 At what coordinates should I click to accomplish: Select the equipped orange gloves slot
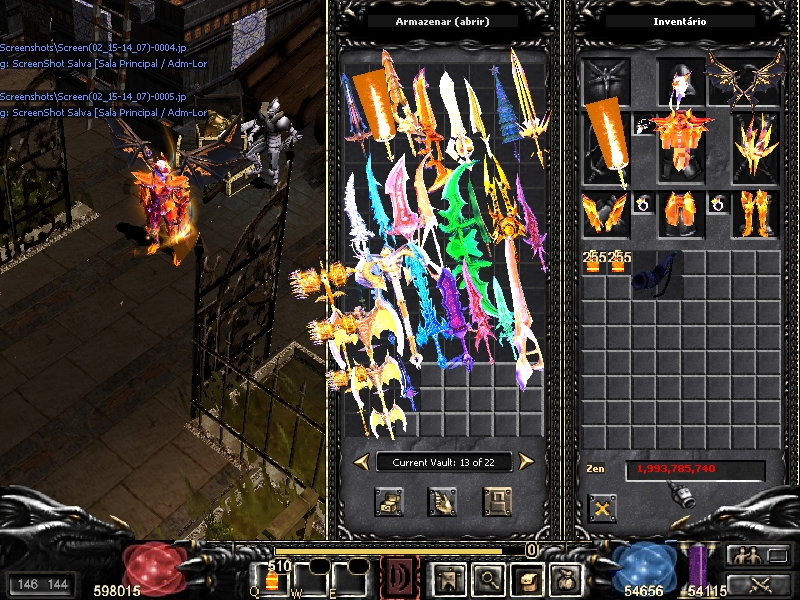(604, 213)
